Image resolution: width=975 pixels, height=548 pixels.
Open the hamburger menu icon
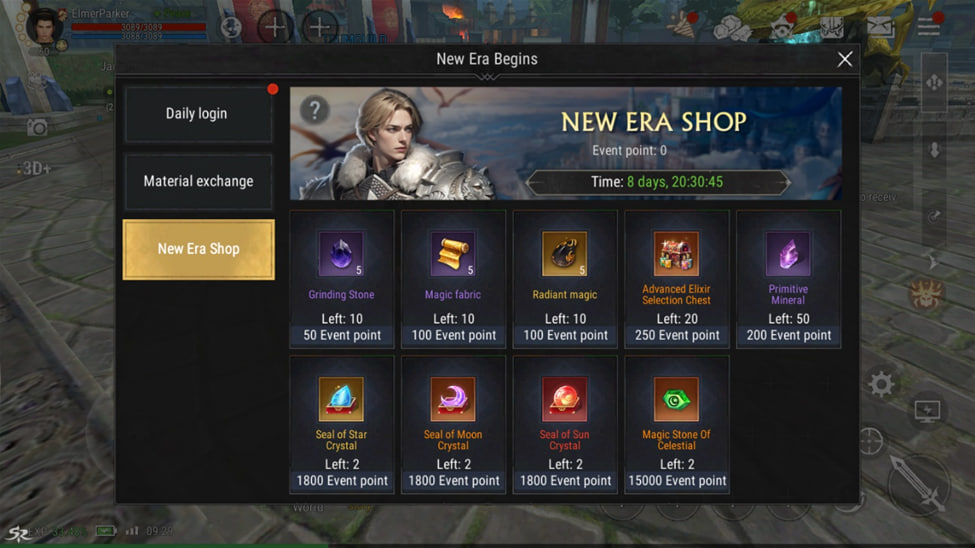[x=929, y=27]
